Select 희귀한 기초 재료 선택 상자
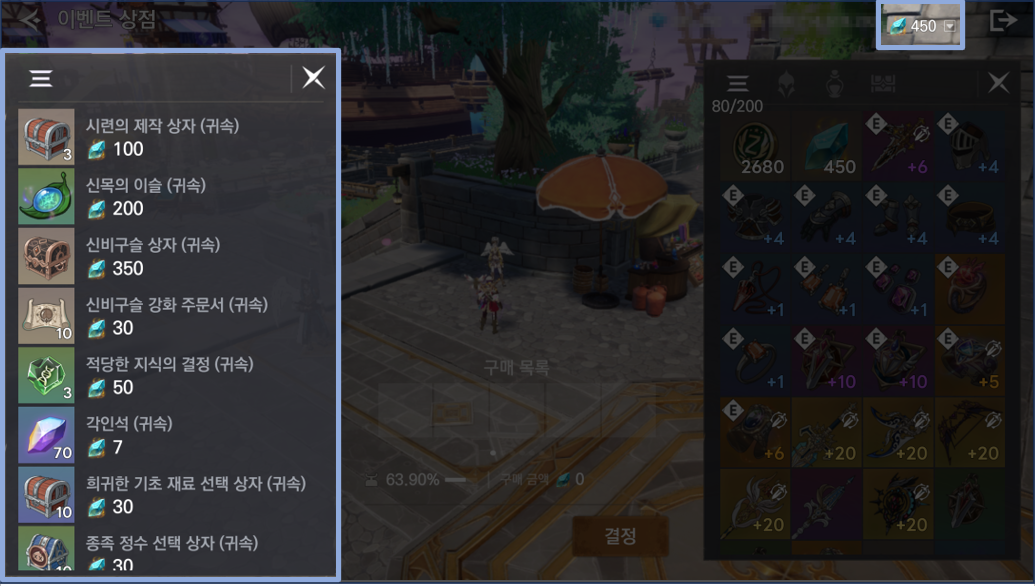The image size is (1035, 586). [x=170, y=495]
